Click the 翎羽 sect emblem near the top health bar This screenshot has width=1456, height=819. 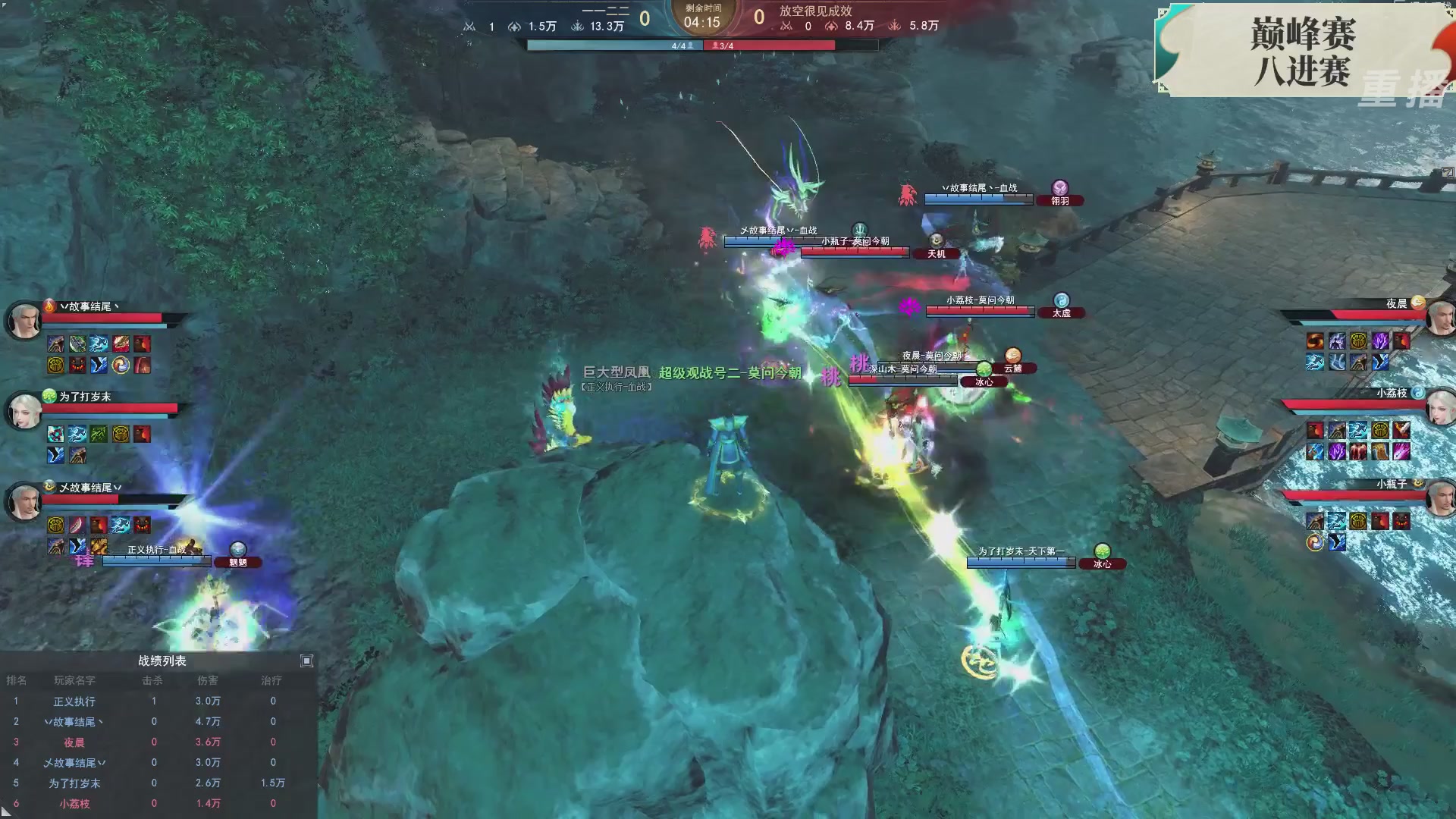[x=1060, y=188]
